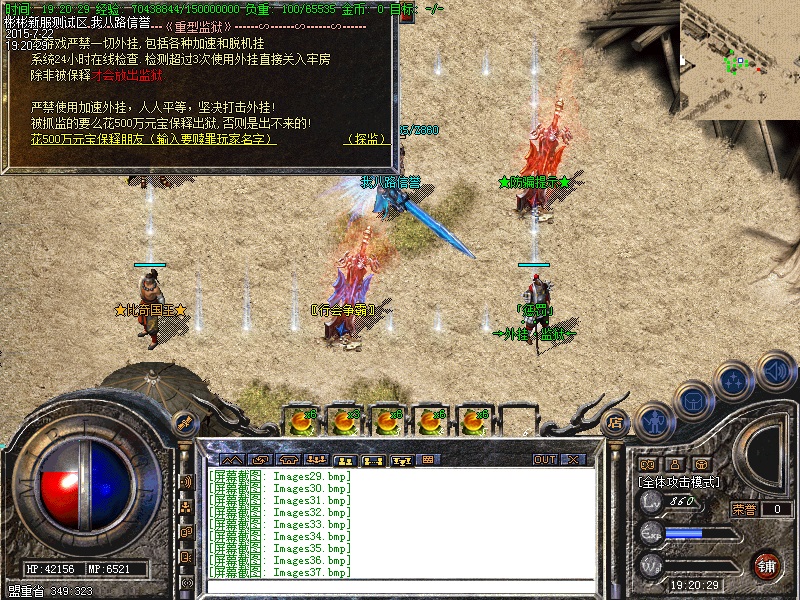Select the Images37.bmp chat line
This screenshot has height=600, width=800.
click(x=280, y=573)
